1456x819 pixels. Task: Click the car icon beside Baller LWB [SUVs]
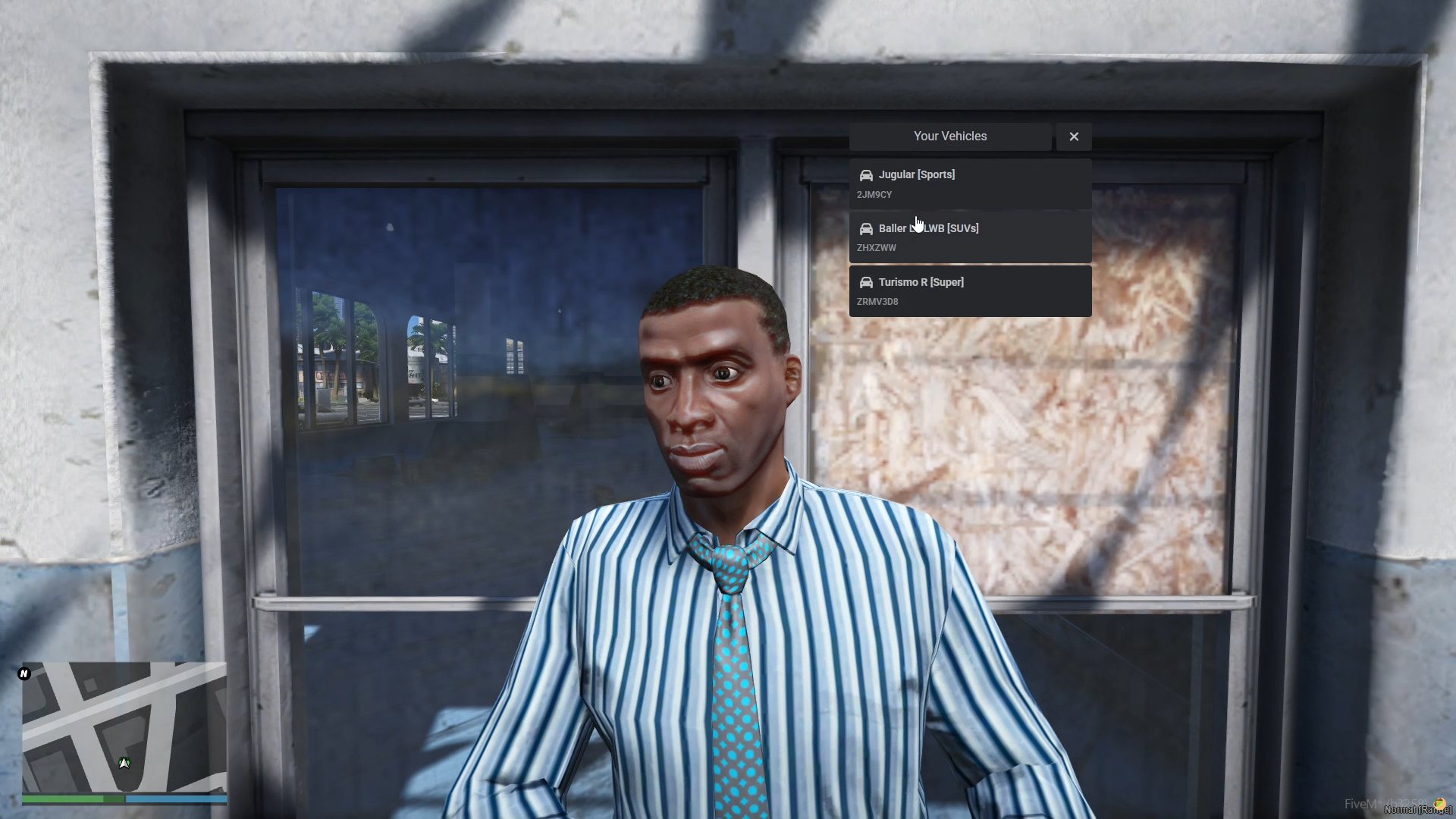pyautogui.click(x=865, y=228)
